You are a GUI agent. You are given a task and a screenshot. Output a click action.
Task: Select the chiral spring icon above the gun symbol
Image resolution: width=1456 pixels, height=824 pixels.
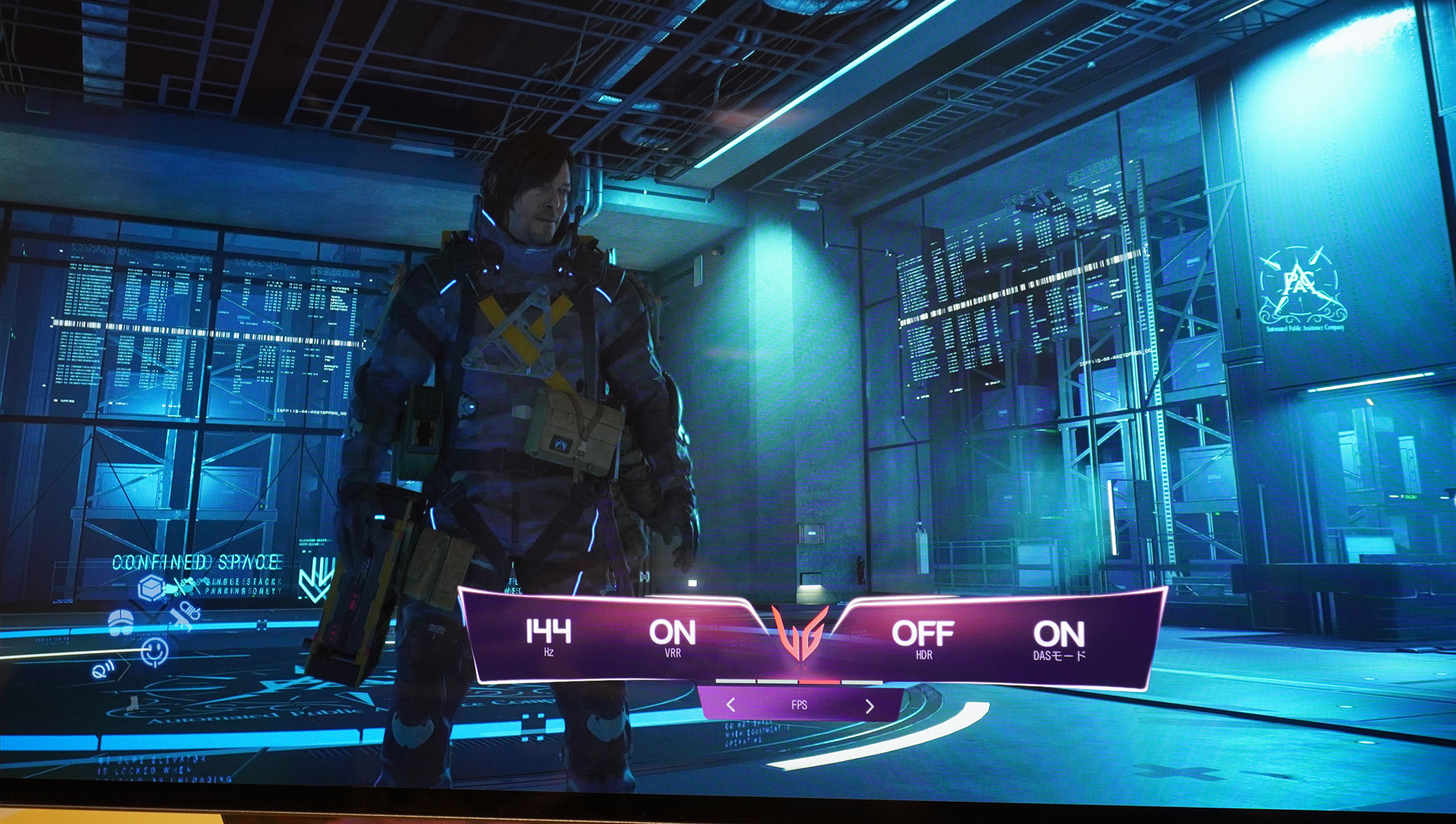(190, 611)
